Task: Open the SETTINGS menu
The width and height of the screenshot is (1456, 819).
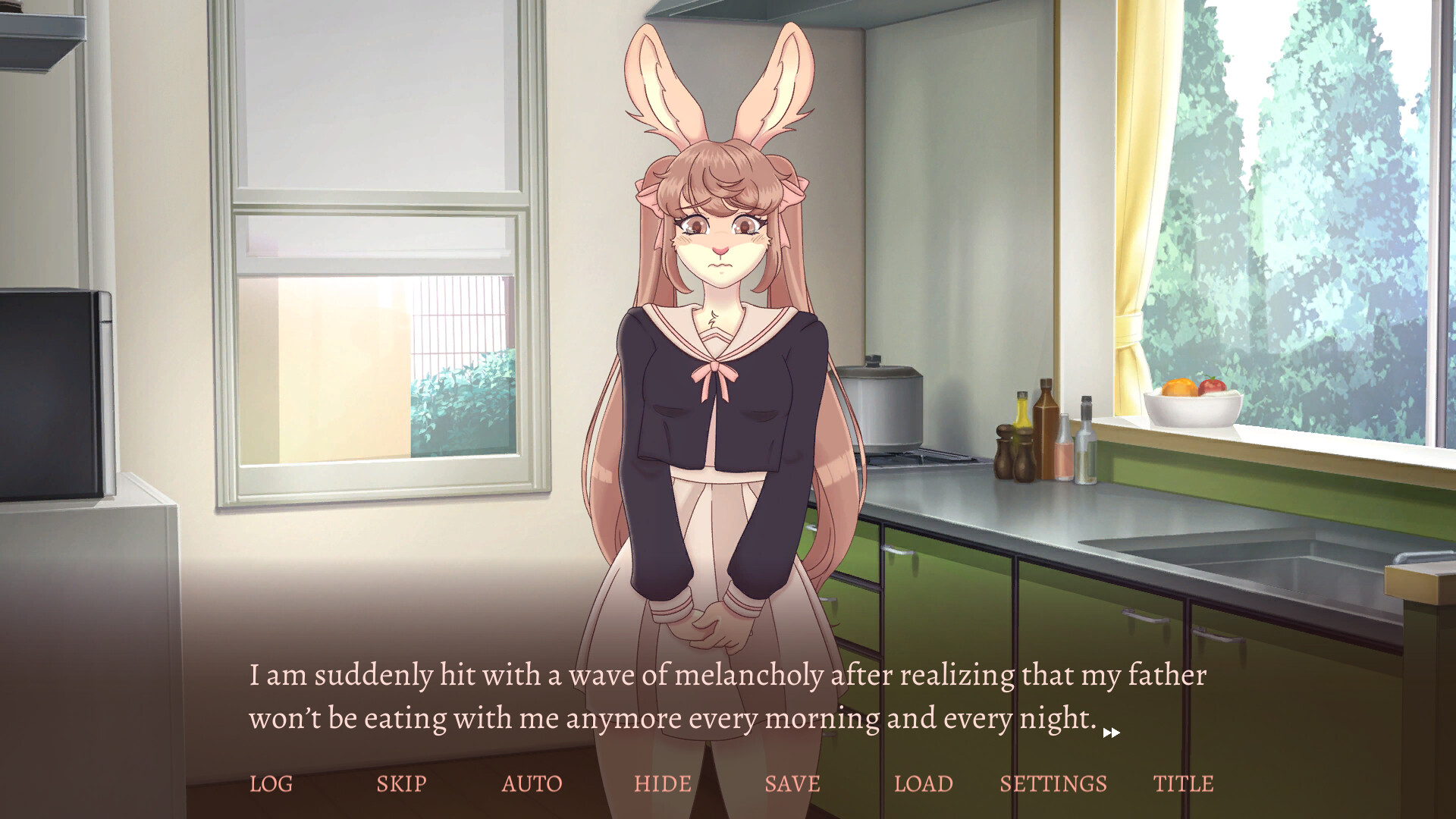Action: 1053,783
